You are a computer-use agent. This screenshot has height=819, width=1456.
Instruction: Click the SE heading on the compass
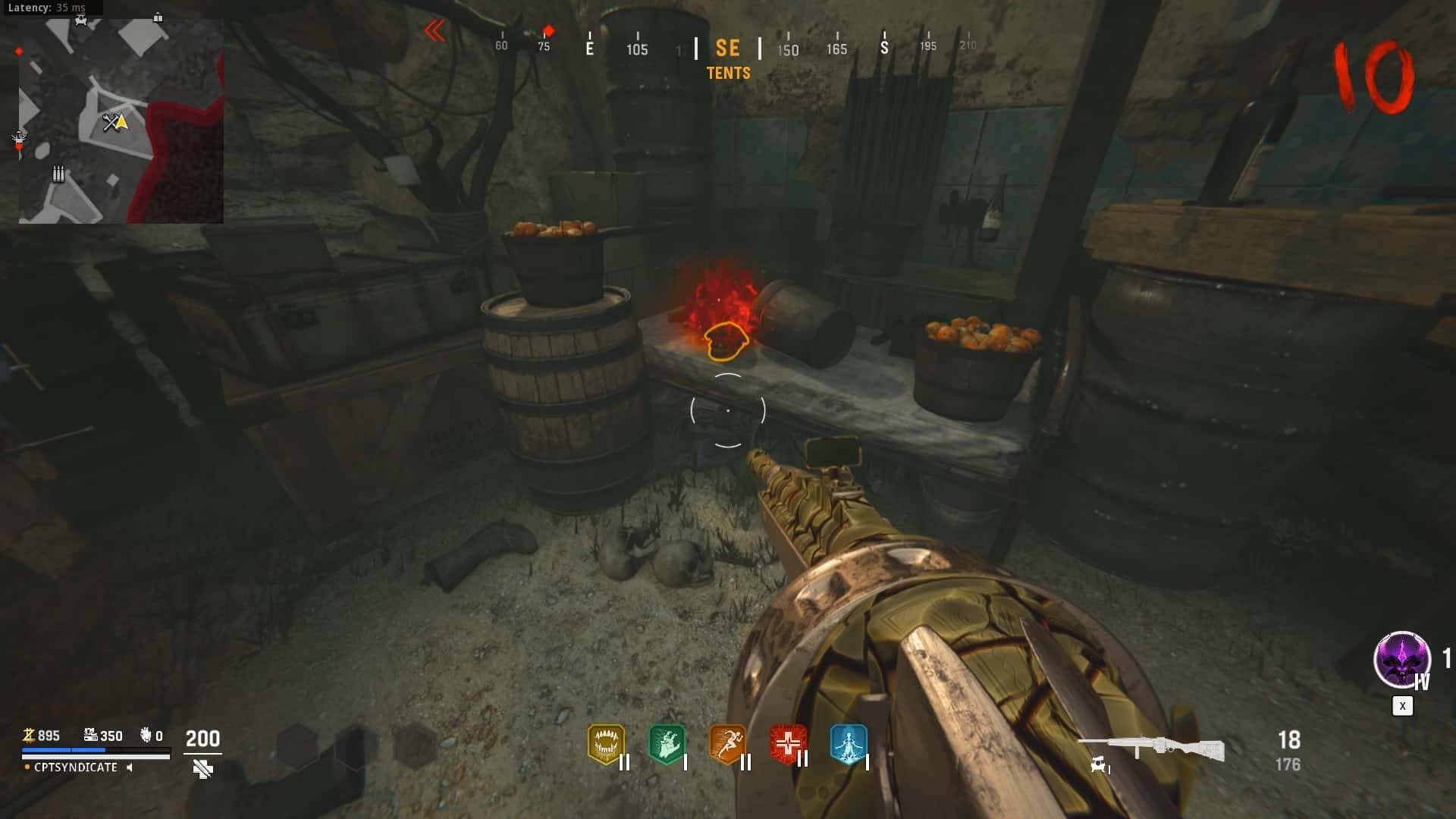(727, 49)
